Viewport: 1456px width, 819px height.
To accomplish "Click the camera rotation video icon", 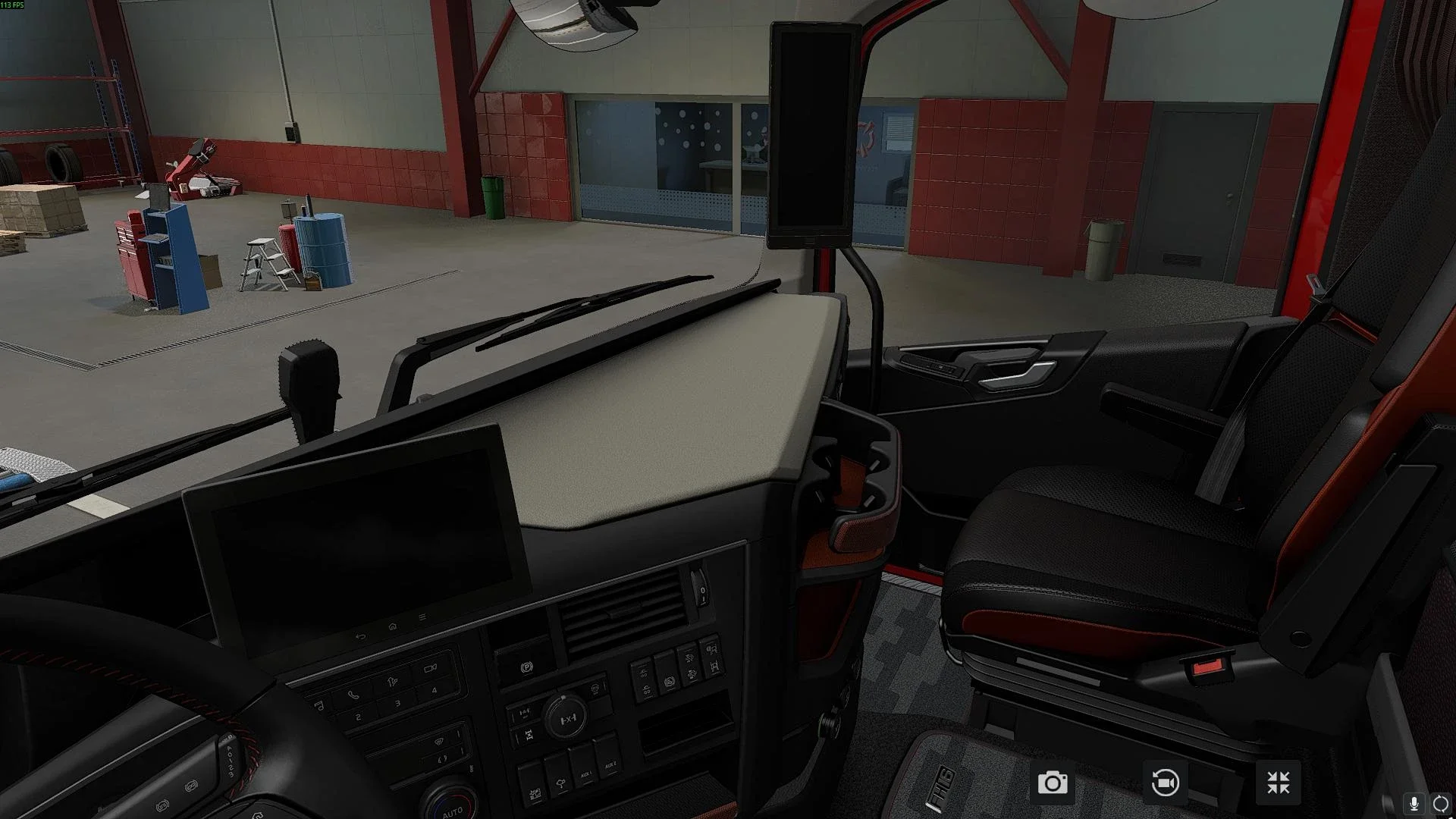I will [1166, 782].
